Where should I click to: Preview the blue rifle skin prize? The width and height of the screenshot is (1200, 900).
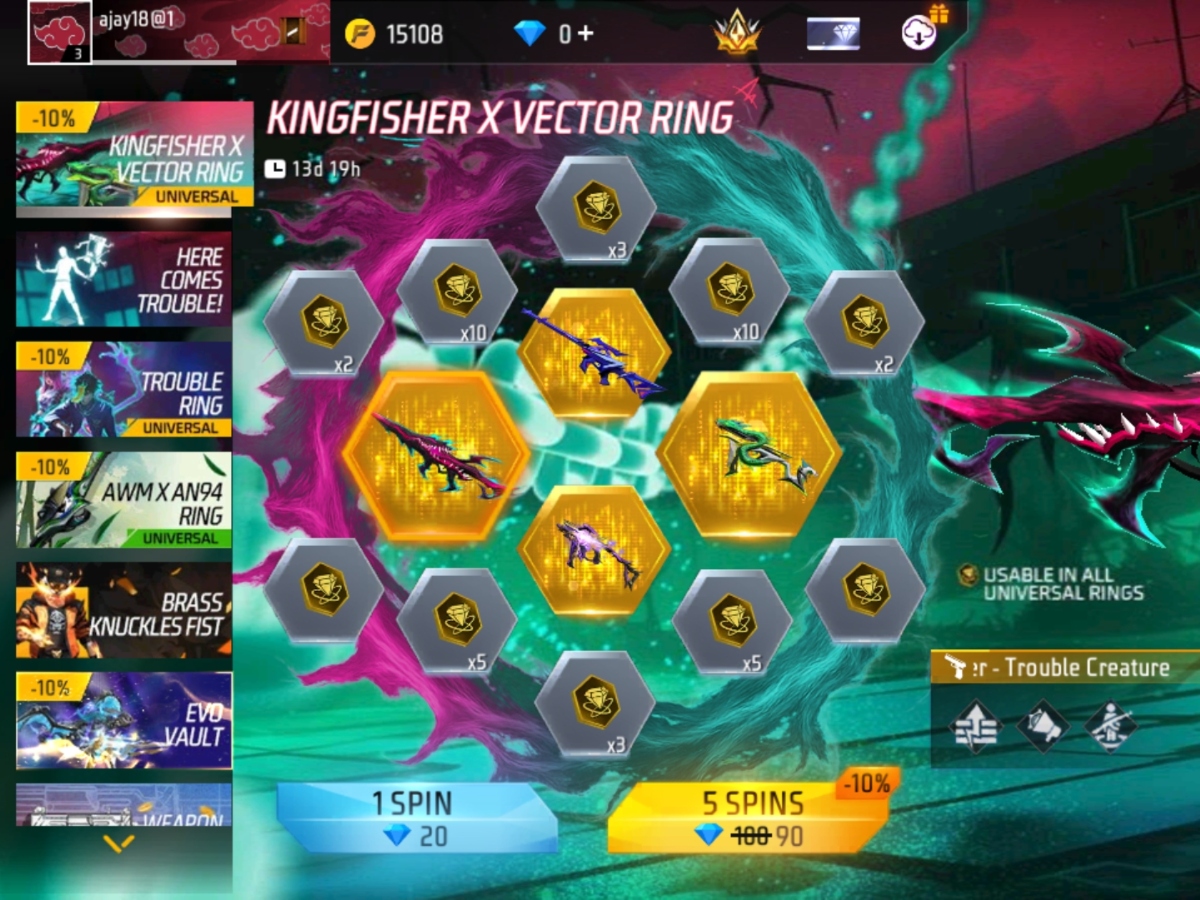[594, 353]
